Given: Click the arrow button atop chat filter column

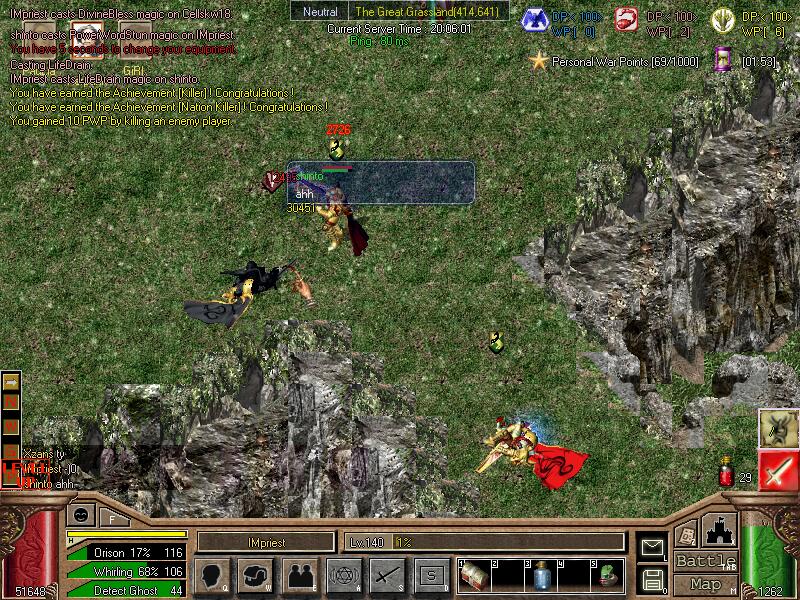Looking at the screenshot, I should pyautogui.click(x=11, y=382).
